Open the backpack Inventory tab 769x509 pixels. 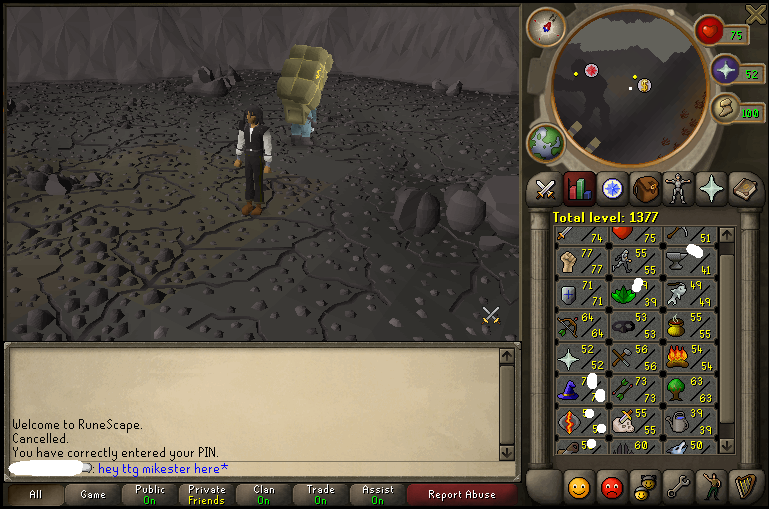point(645,187)
